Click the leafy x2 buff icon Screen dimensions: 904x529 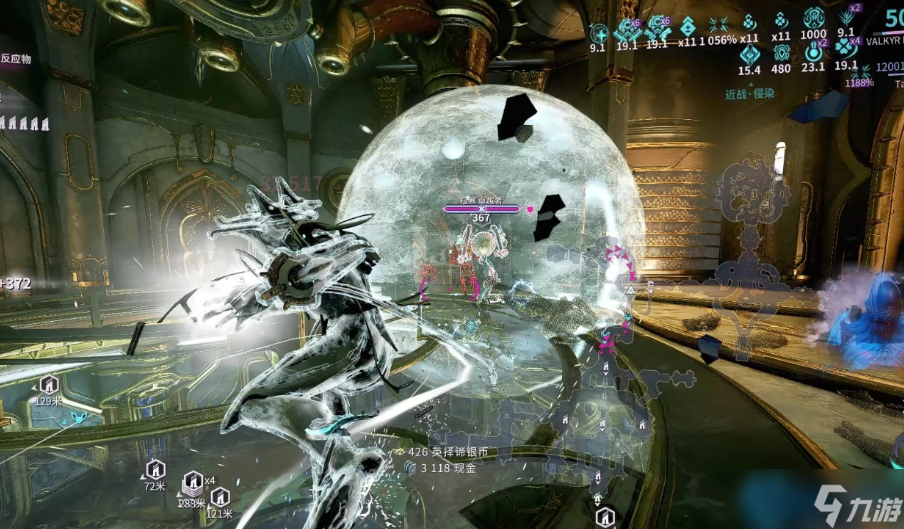click(846, 18)
